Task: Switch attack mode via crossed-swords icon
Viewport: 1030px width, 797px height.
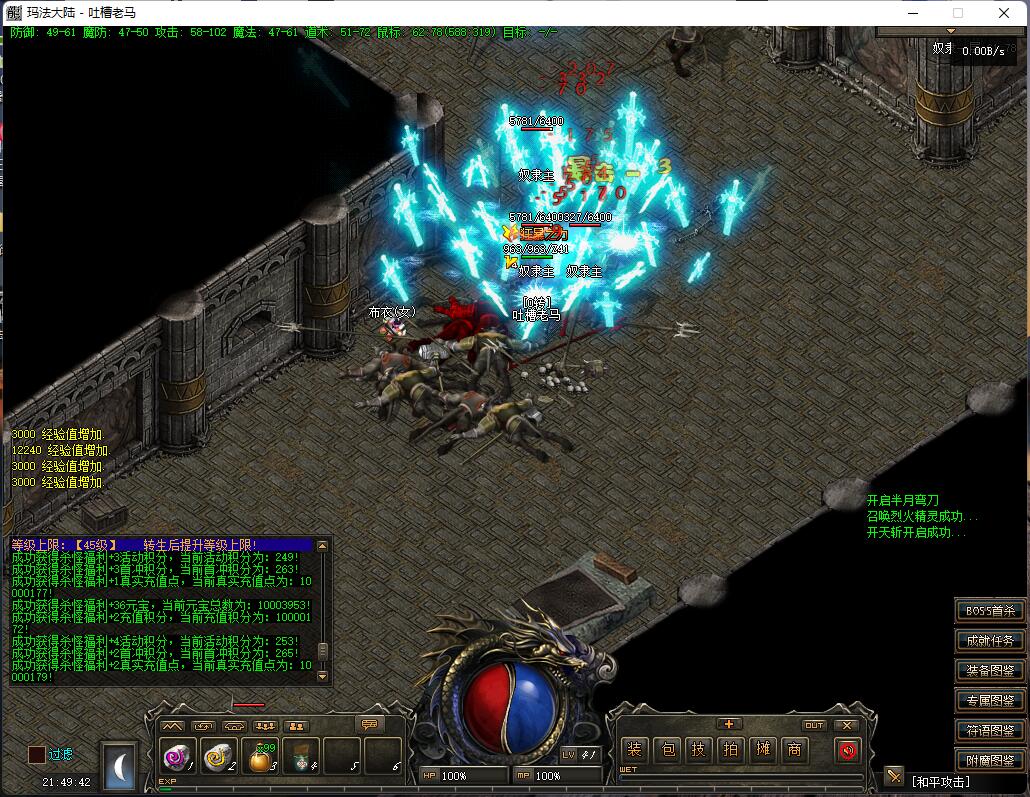Action: pyautogui.click(x=894, y=776)
